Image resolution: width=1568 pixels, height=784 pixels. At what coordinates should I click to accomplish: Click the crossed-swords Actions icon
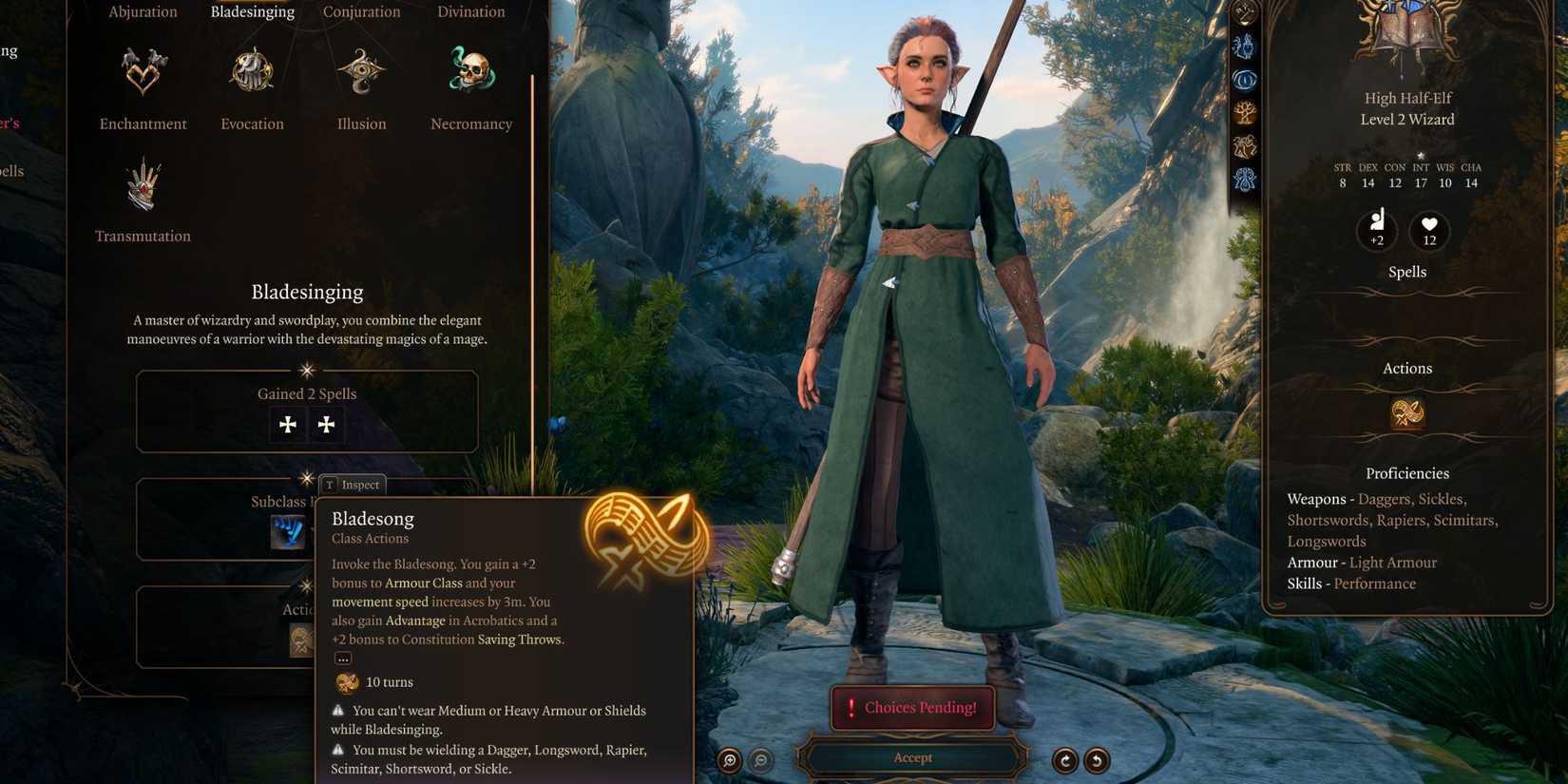(1407, 413)
